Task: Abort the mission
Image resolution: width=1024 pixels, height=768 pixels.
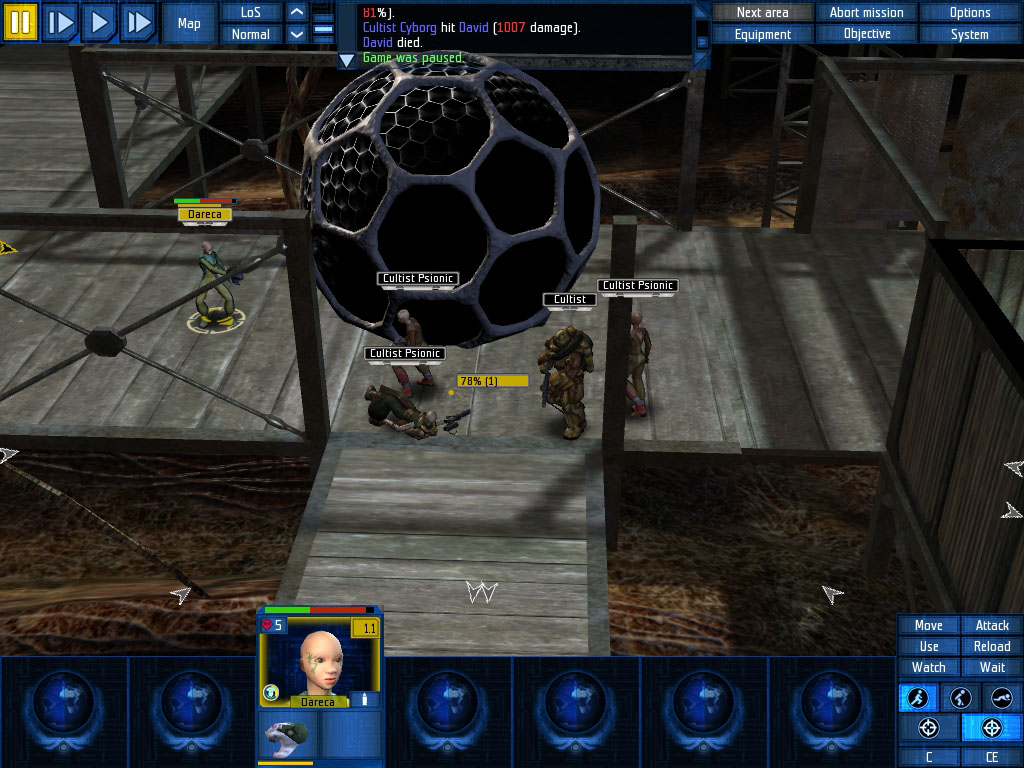Action: (866, 12)
